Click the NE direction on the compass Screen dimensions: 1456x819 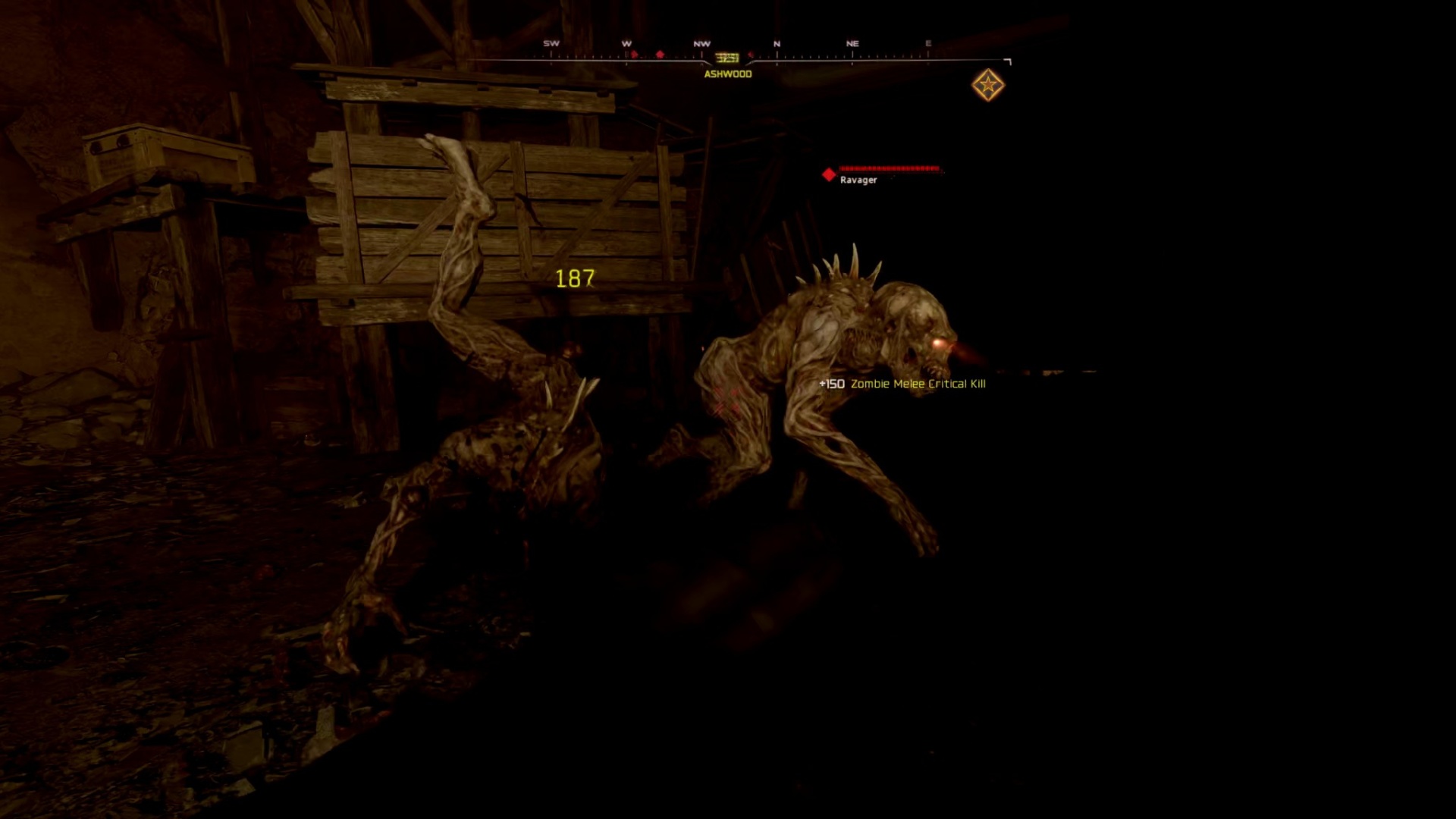(852, 43)
